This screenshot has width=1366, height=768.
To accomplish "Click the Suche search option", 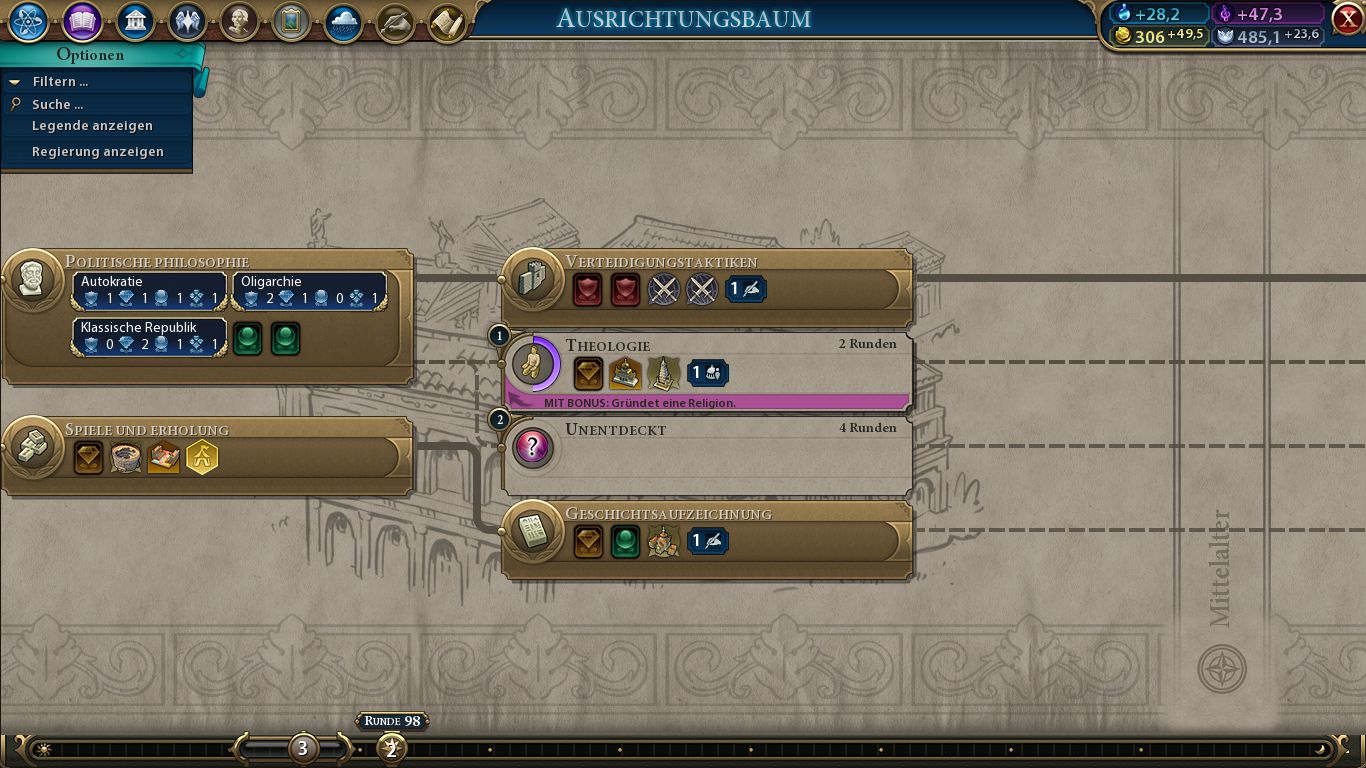I will click(57, 104).
